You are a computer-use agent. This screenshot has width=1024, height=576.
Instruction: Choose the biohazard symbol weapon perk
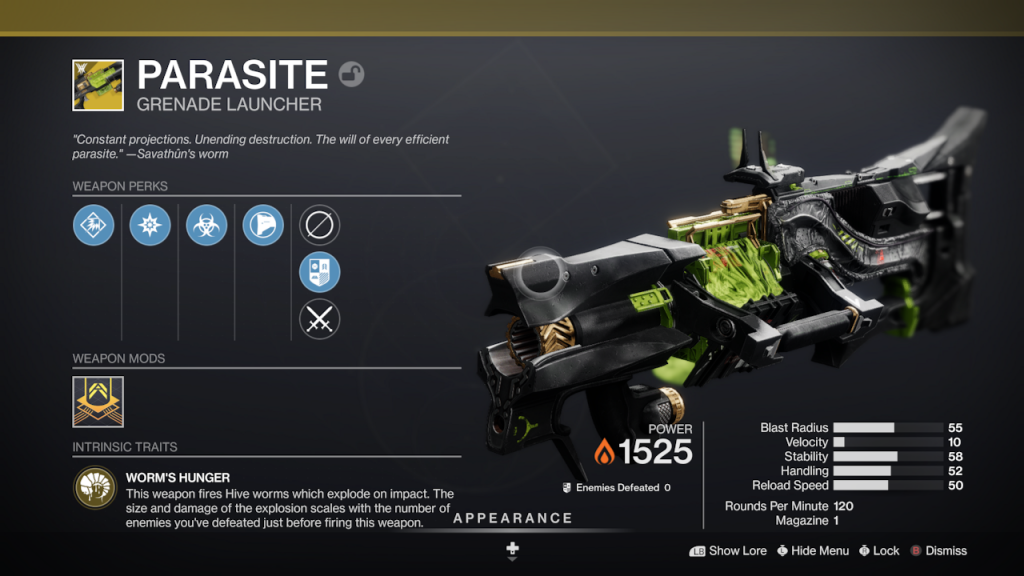pos(206,225)
